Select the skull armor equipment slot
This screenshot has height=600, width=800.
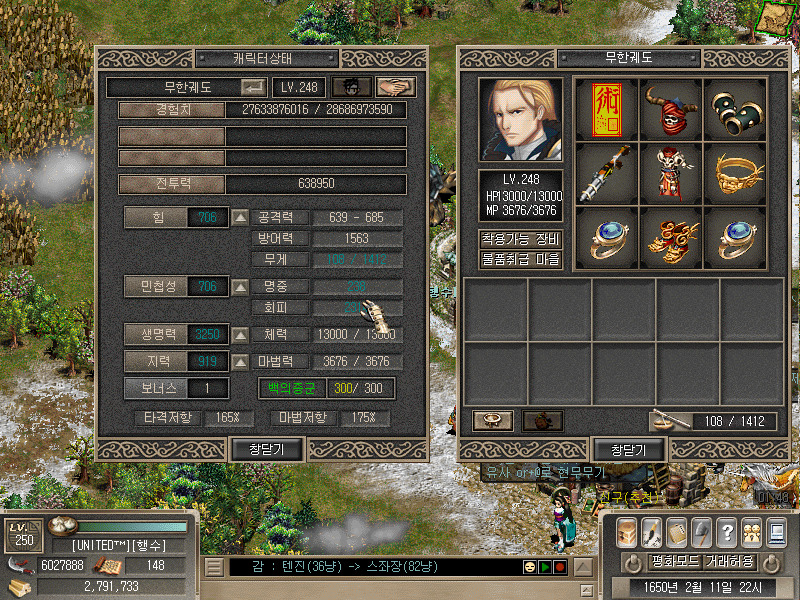670,173
